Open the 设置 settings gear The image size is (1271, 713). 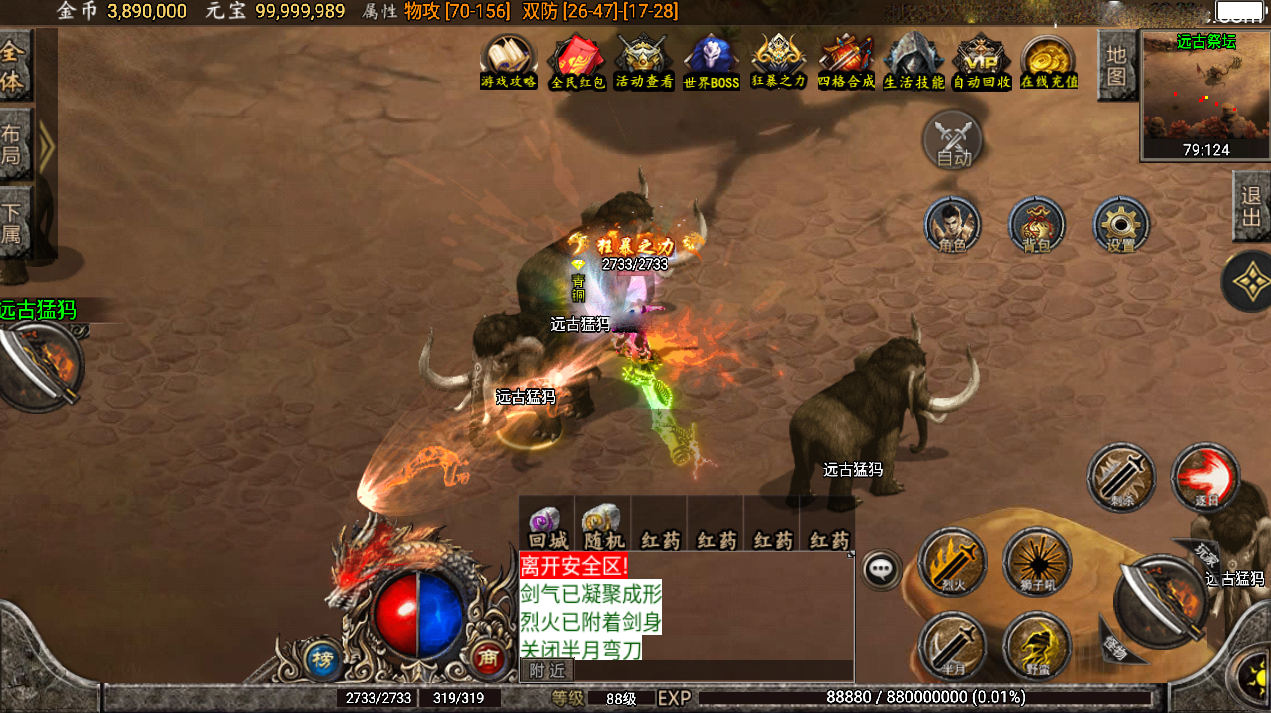tap(1121, 224)
